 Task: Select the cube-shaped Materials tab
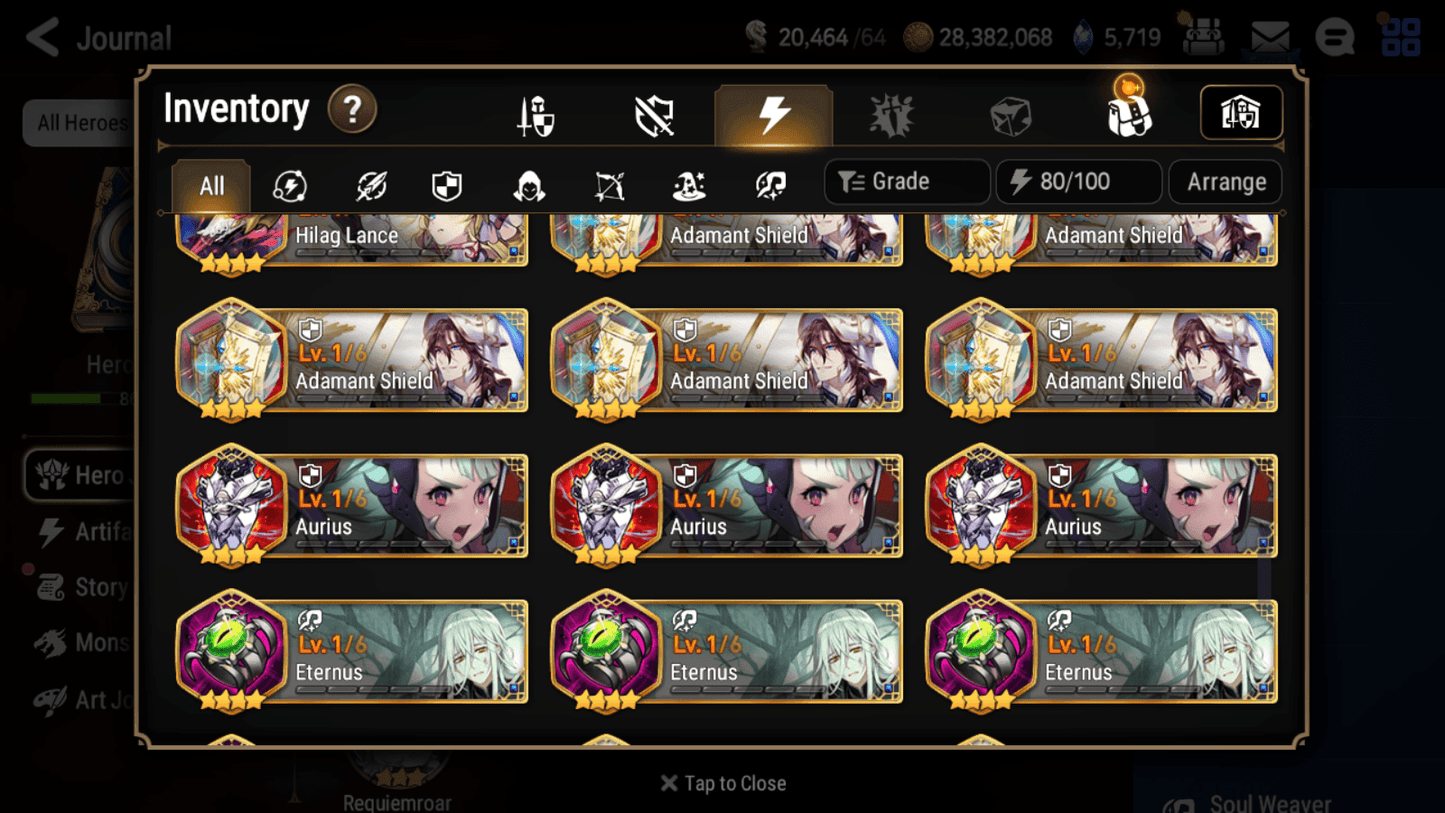1009,113
